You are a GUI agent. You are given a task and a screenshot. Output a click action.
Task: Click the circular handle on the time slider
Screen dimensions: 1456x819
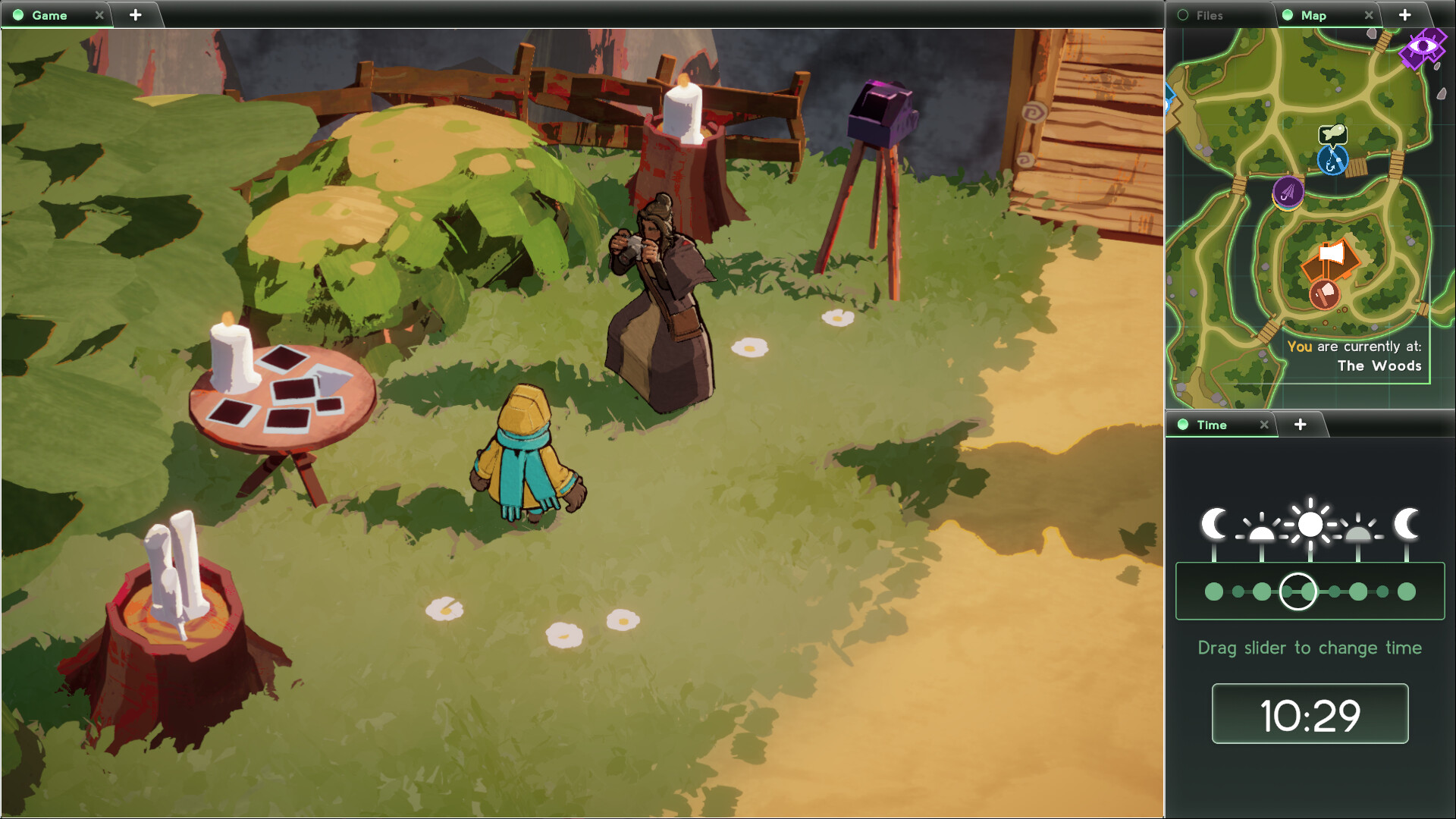click(1297, 592)
